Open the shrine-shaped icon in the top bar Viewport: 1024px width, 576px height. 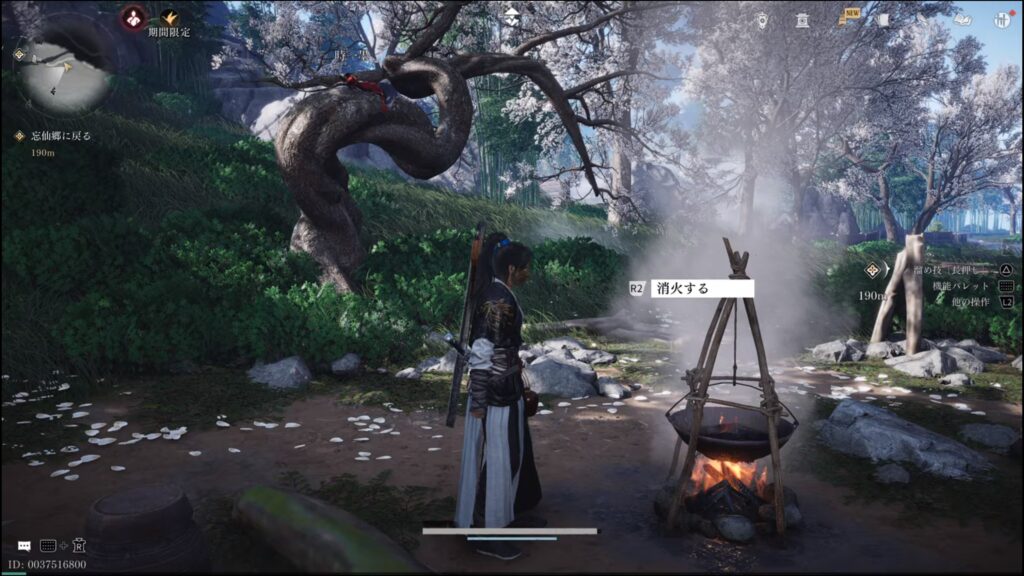pyautogui.click(x=802, y=19)
